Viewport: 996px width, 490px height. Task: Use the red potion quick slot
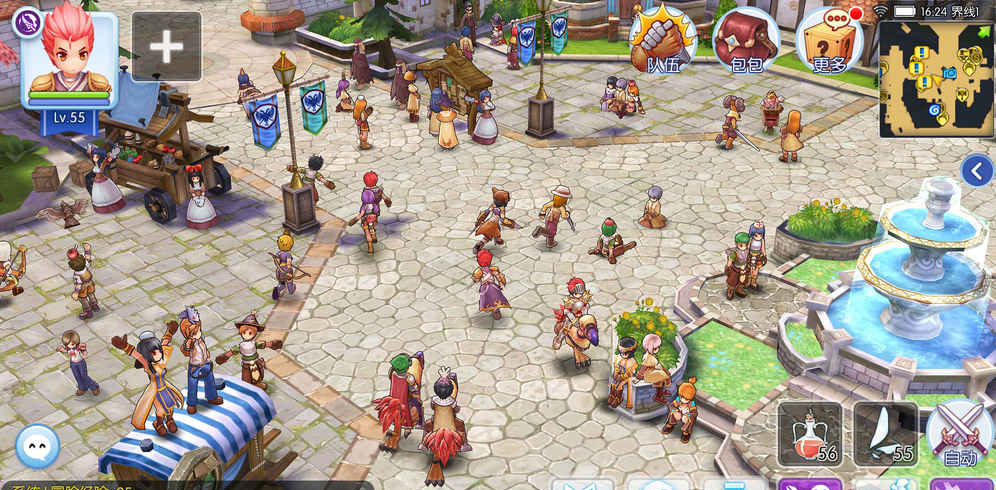click(x=810, y=434)
